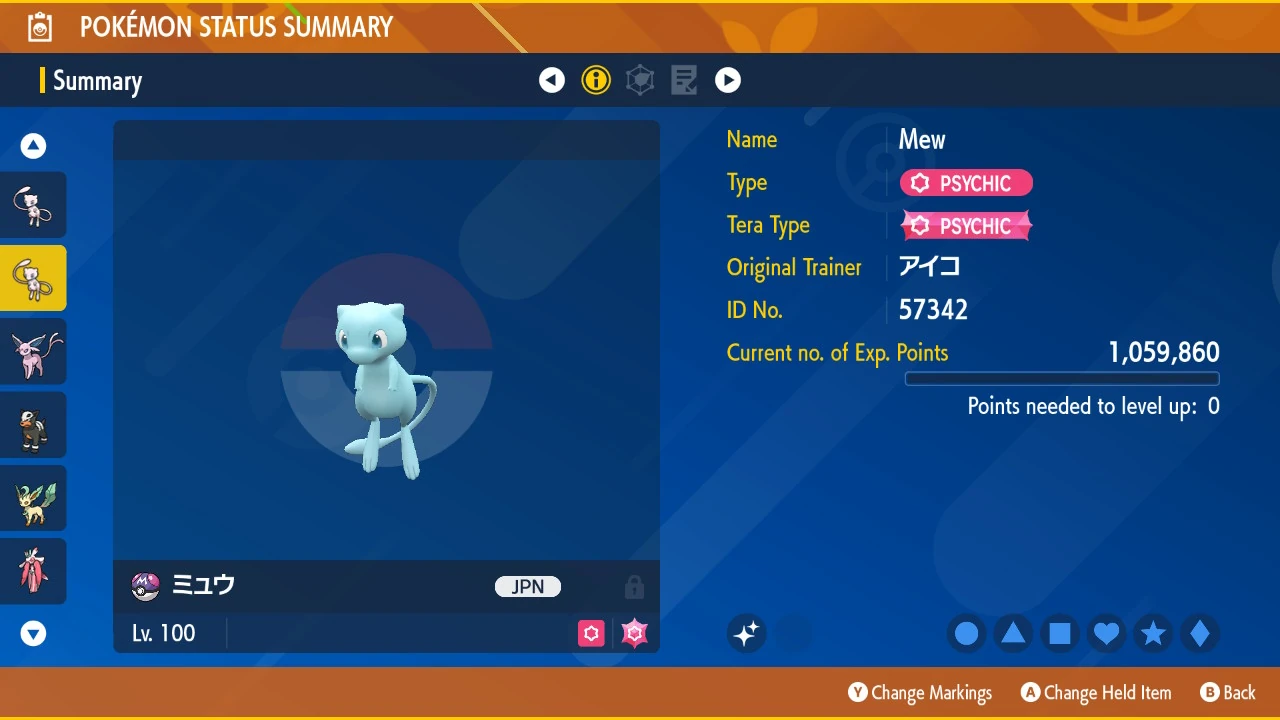
Task: Click the POKÉMON STATUS SUMMARY title bar
Action: [236, 26]
